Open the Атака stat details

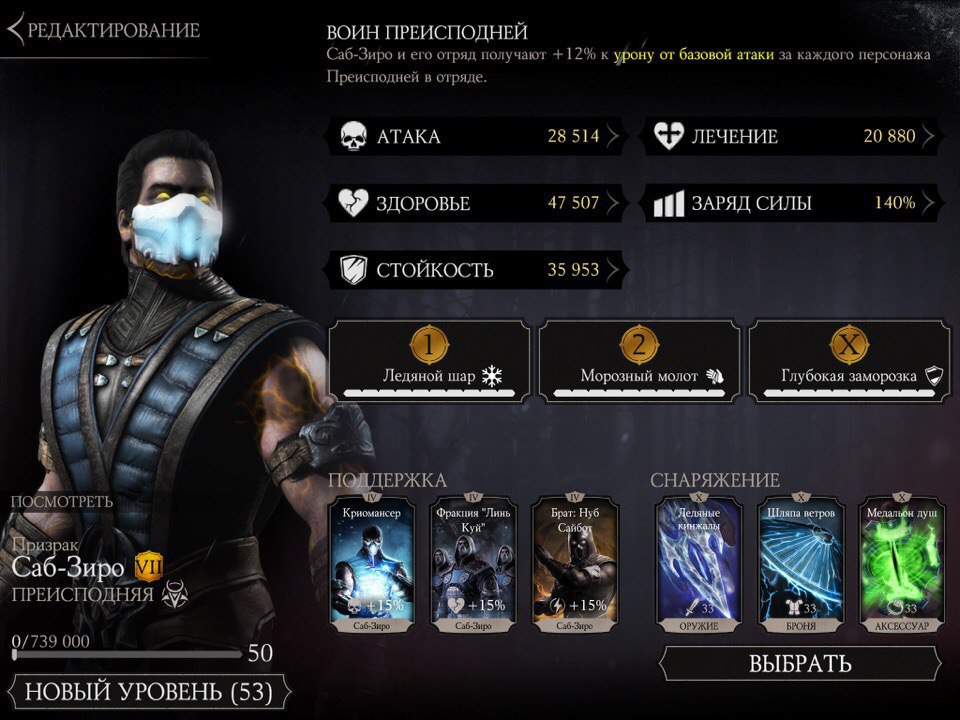476,136
